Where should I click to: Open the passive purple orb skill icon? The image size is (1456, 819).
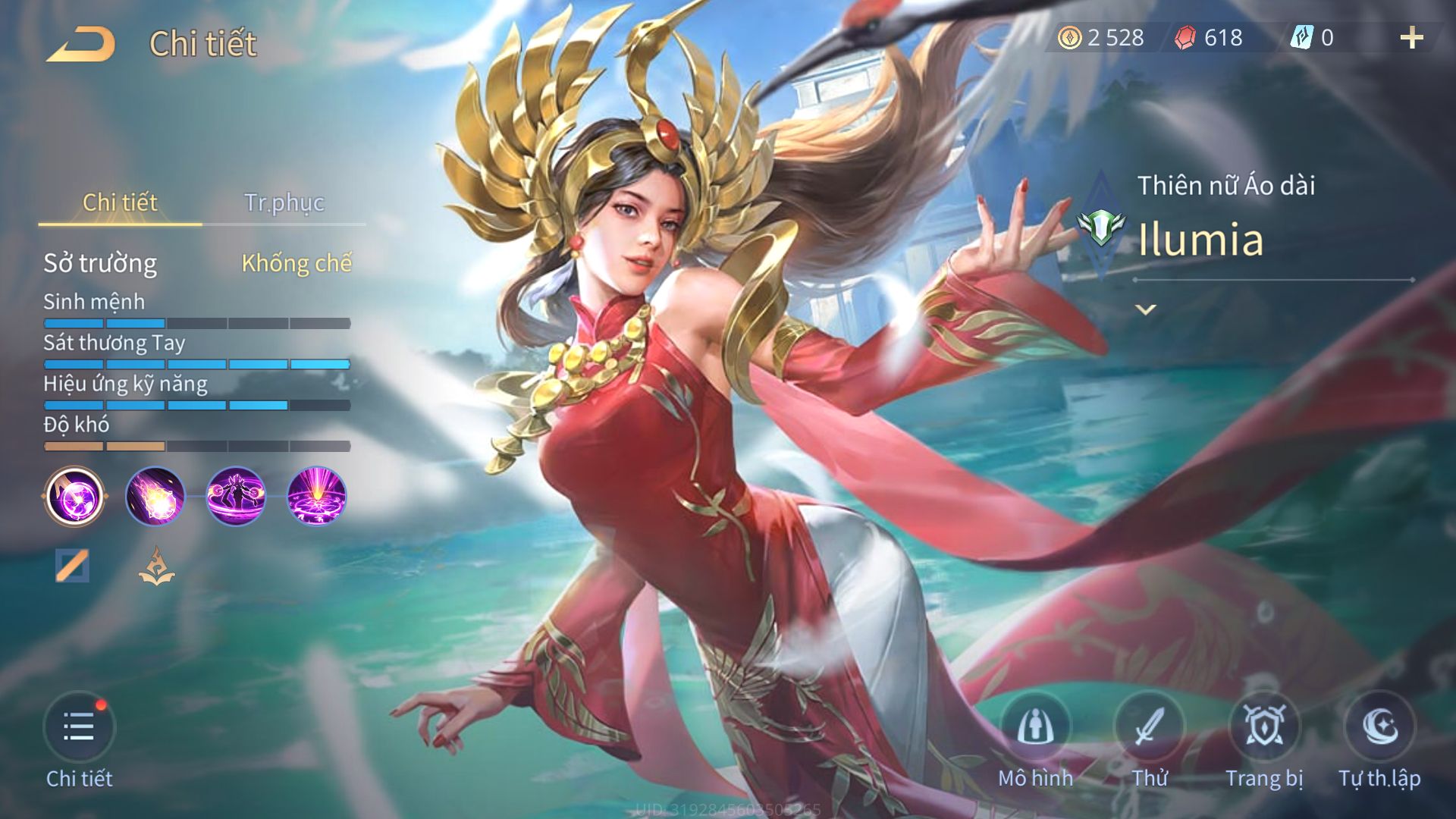click(x=74, y=497)
